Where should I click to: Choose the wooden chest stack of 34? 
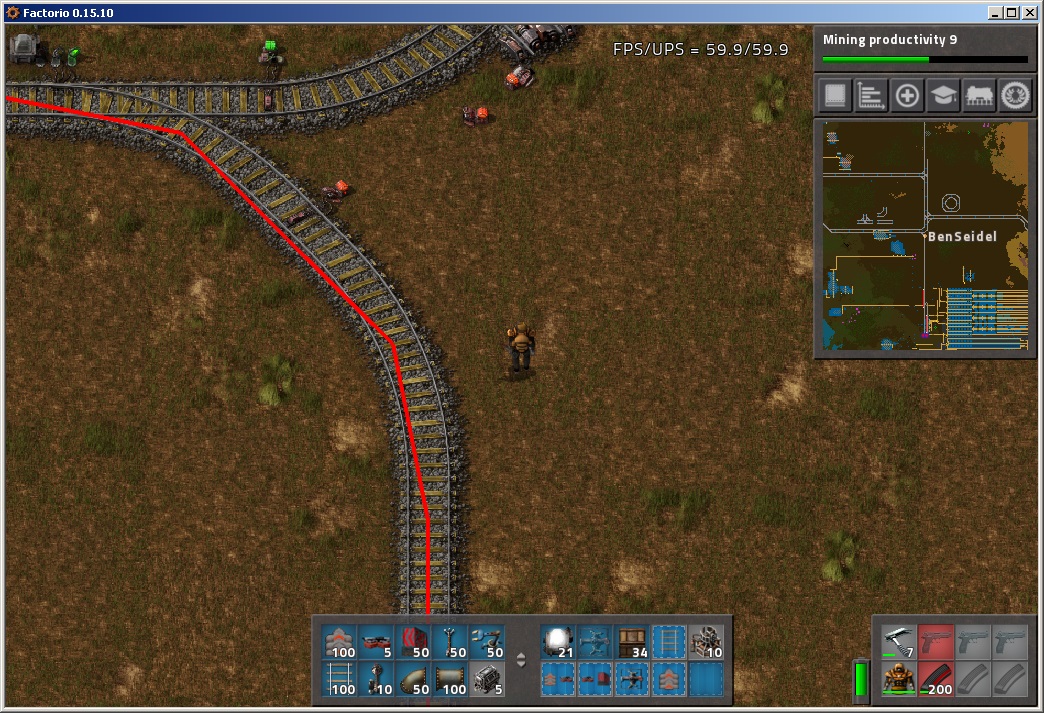pyautogui.click(x=633, y=643)
